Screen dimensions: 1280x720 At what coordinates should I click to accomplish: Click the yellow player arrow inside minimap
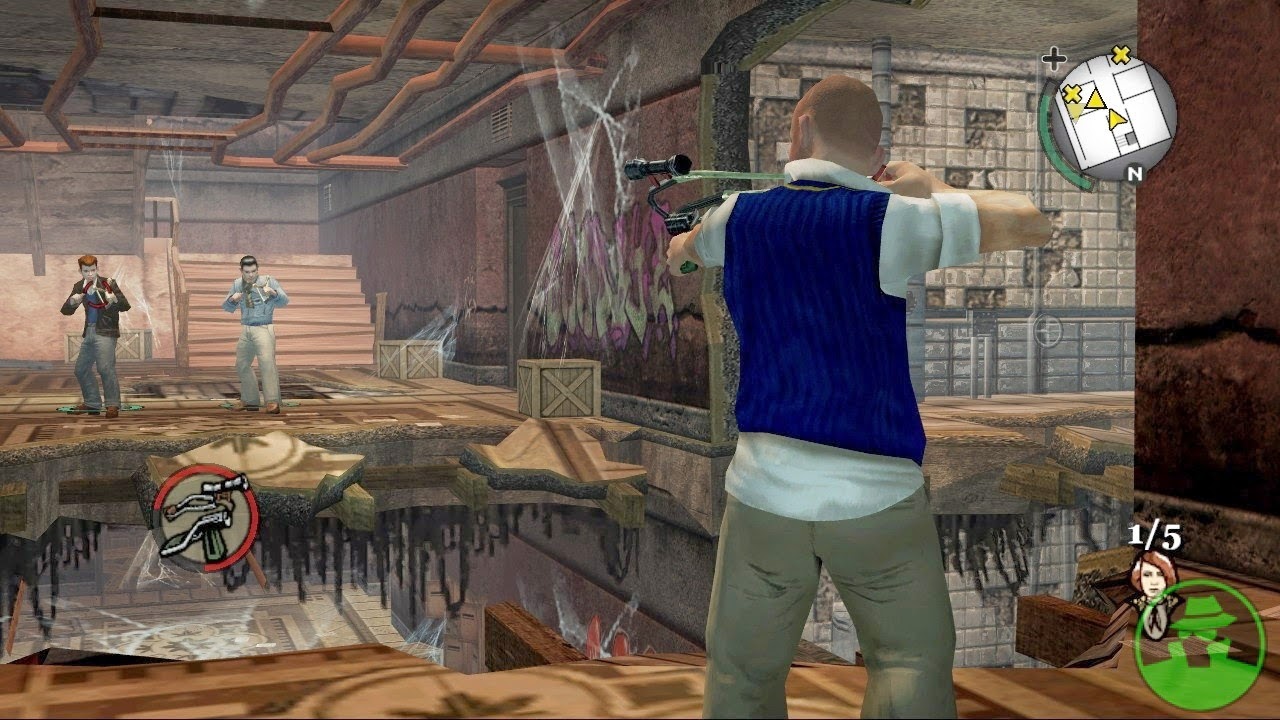click(1117, 118)
